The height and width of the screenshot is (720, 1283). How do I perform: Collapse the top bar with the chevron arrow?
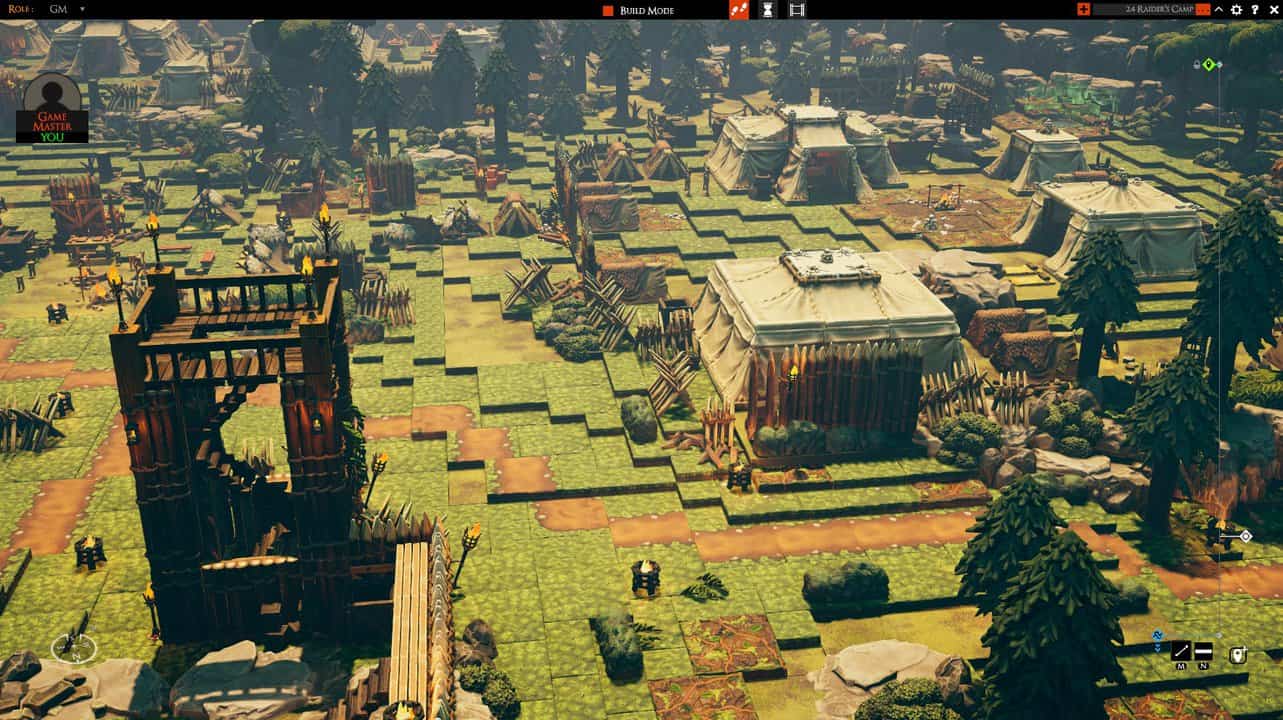tap(1218, 10)
